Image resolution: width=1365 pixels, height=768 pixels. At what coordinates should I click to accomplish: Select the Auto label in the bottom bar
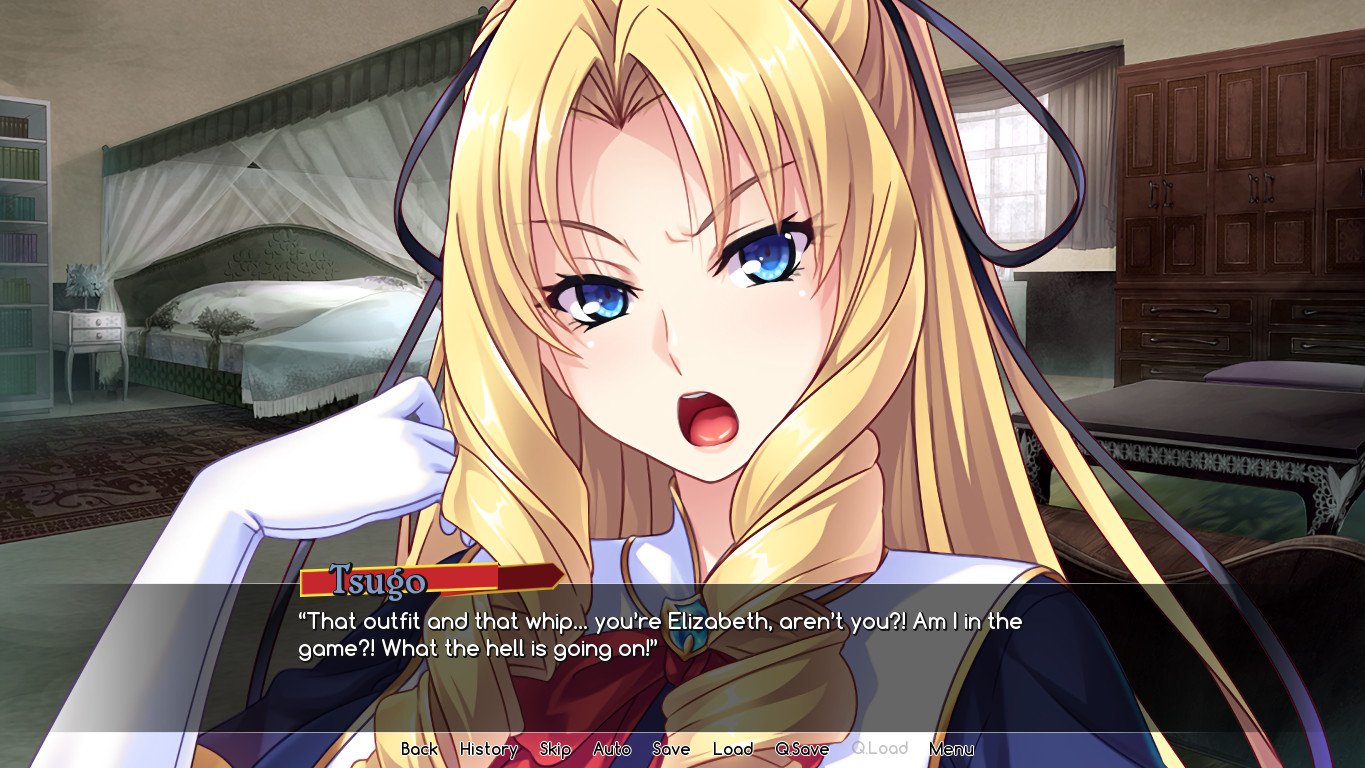[x=613, y=748]
